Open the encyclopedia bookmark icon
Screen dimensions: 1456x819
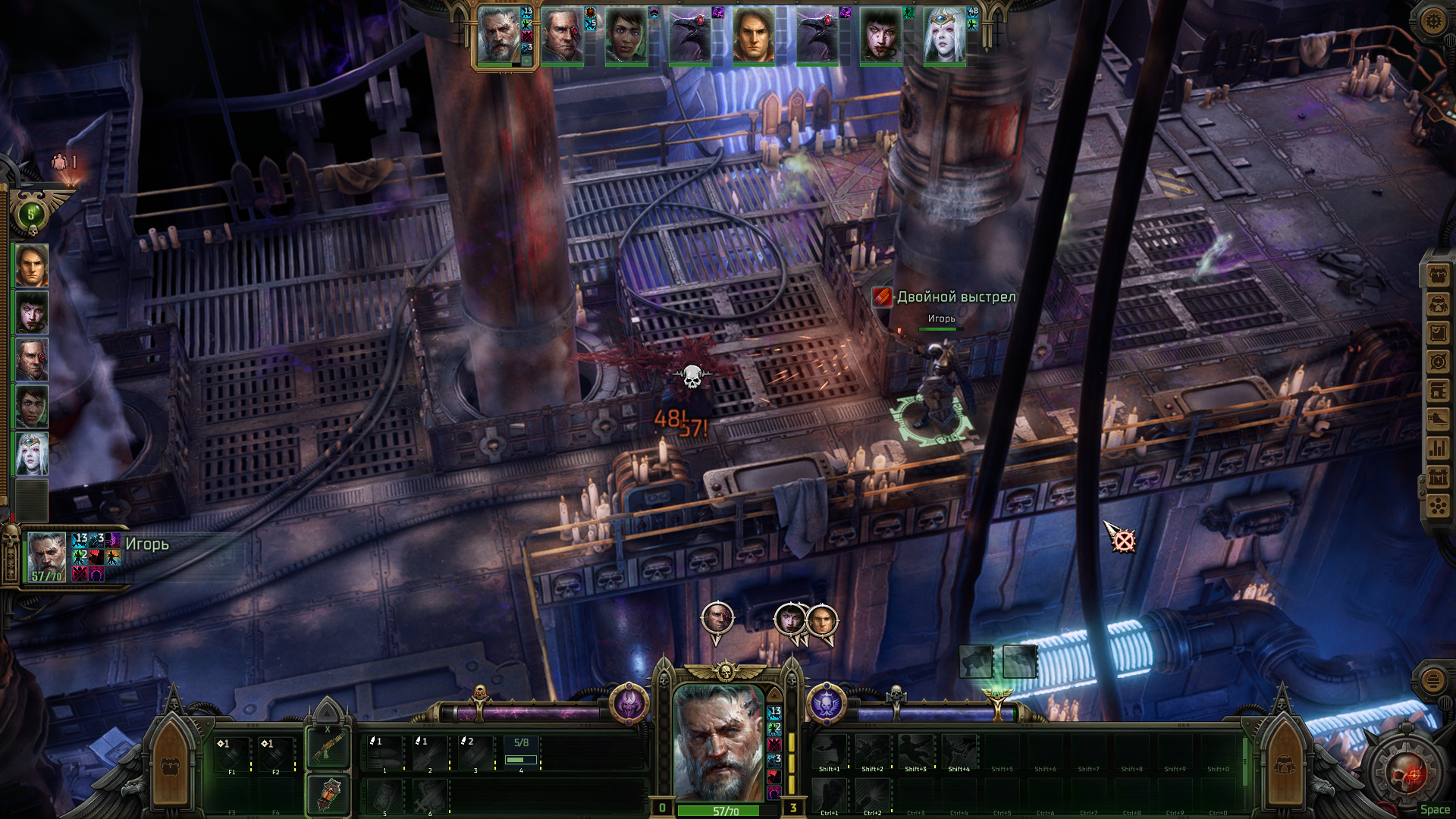(1438, 391)
